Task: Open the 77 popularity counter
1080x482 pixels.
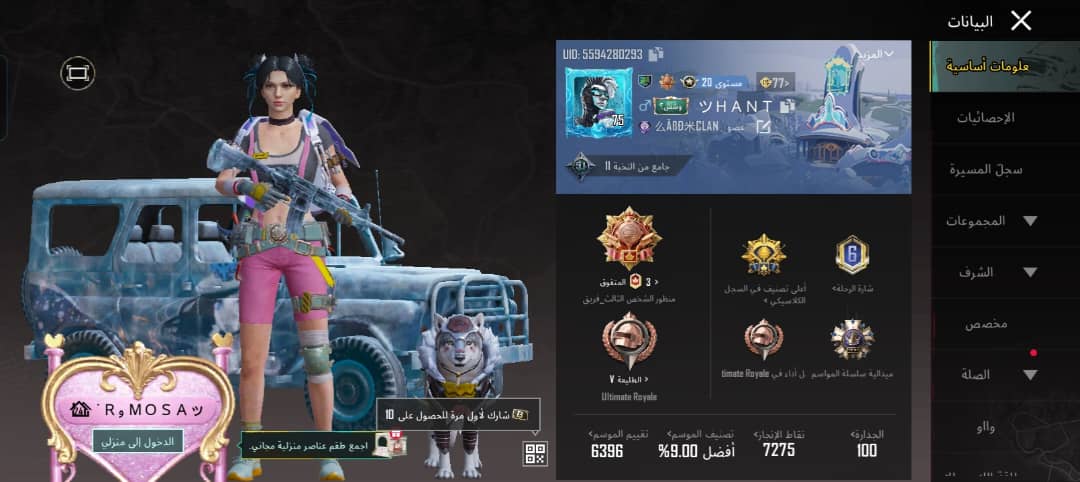Action: click(x=777, y=82)
